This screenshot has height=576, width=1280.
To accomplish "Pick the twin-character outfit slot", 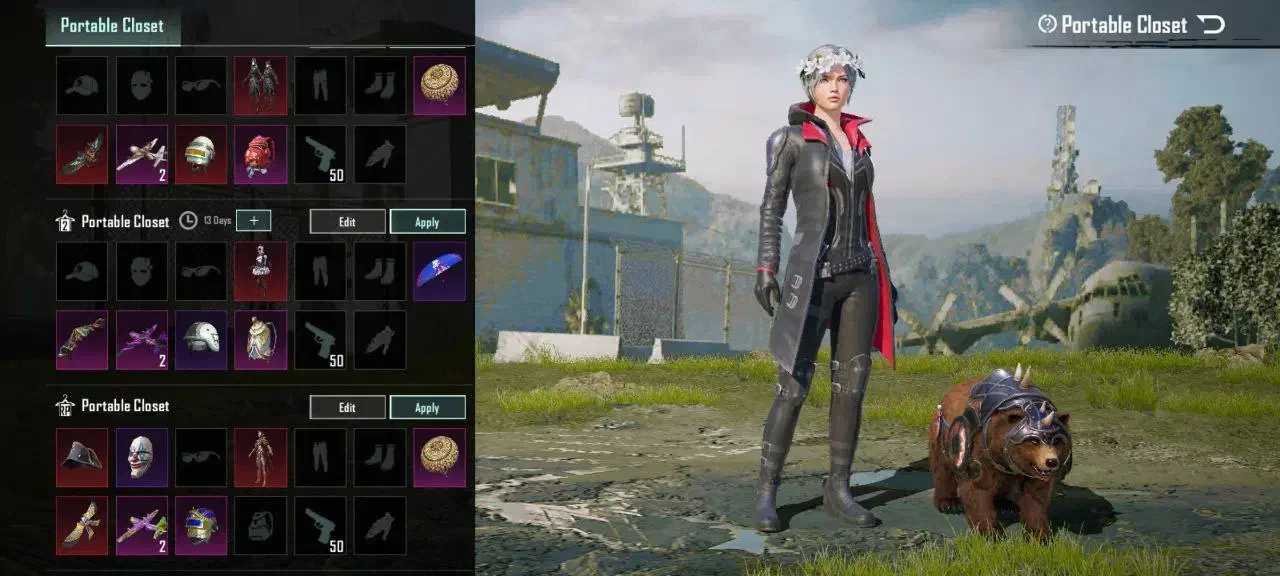I will click(261, 85).
